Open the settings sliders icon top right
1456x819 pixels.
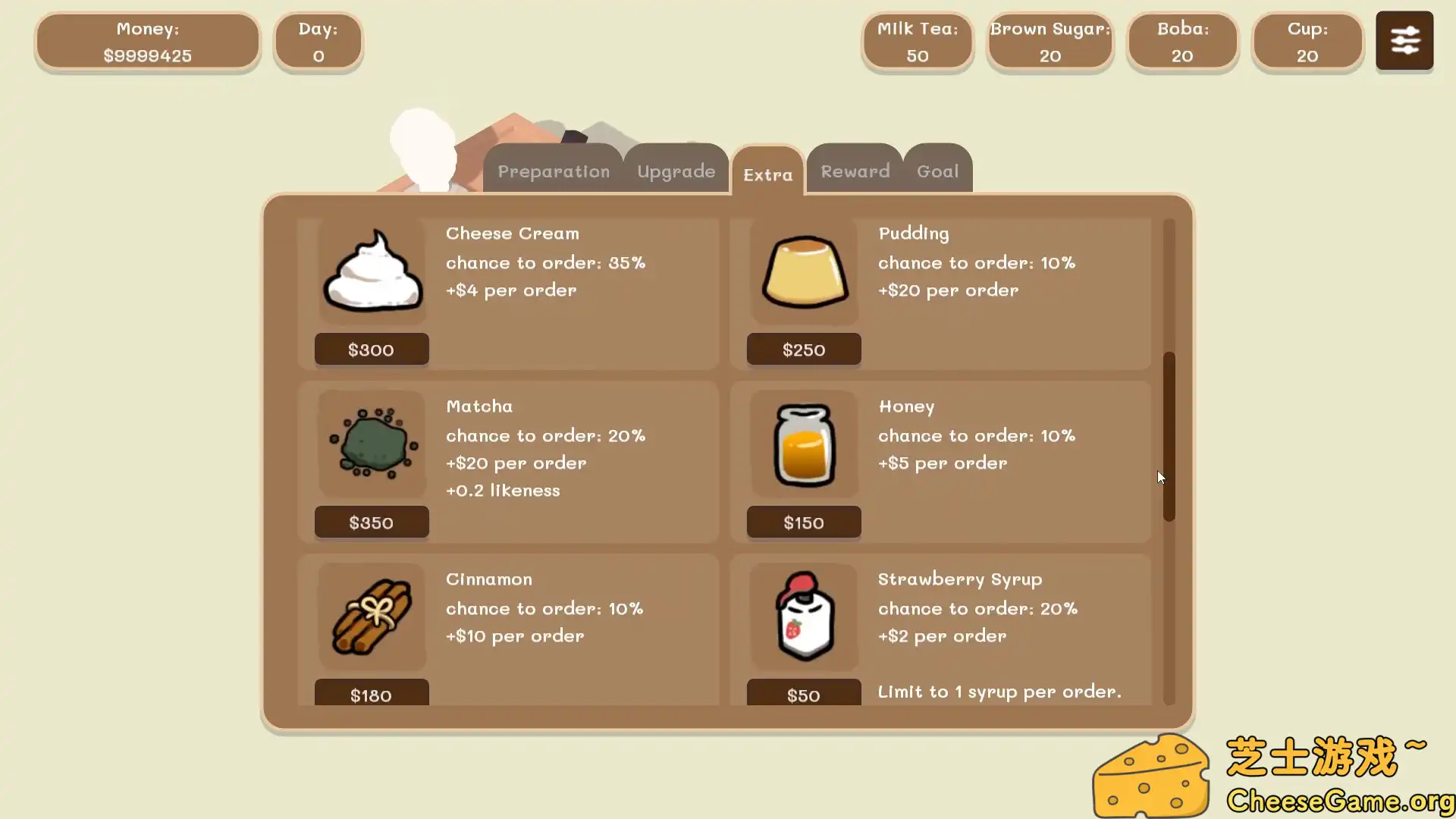1404,40
